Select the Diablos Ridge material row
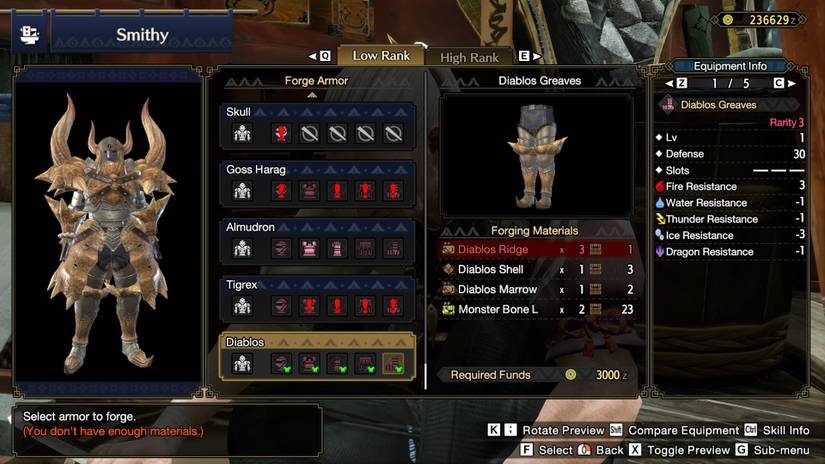 click(x=537, y=250)
